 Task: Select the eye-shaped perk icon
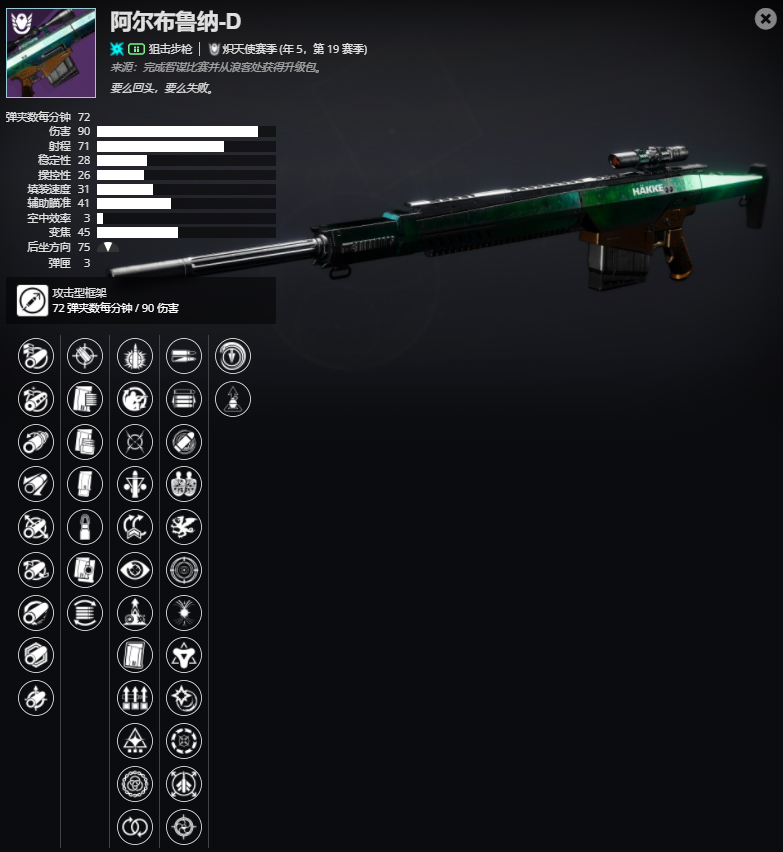[135, 570]
